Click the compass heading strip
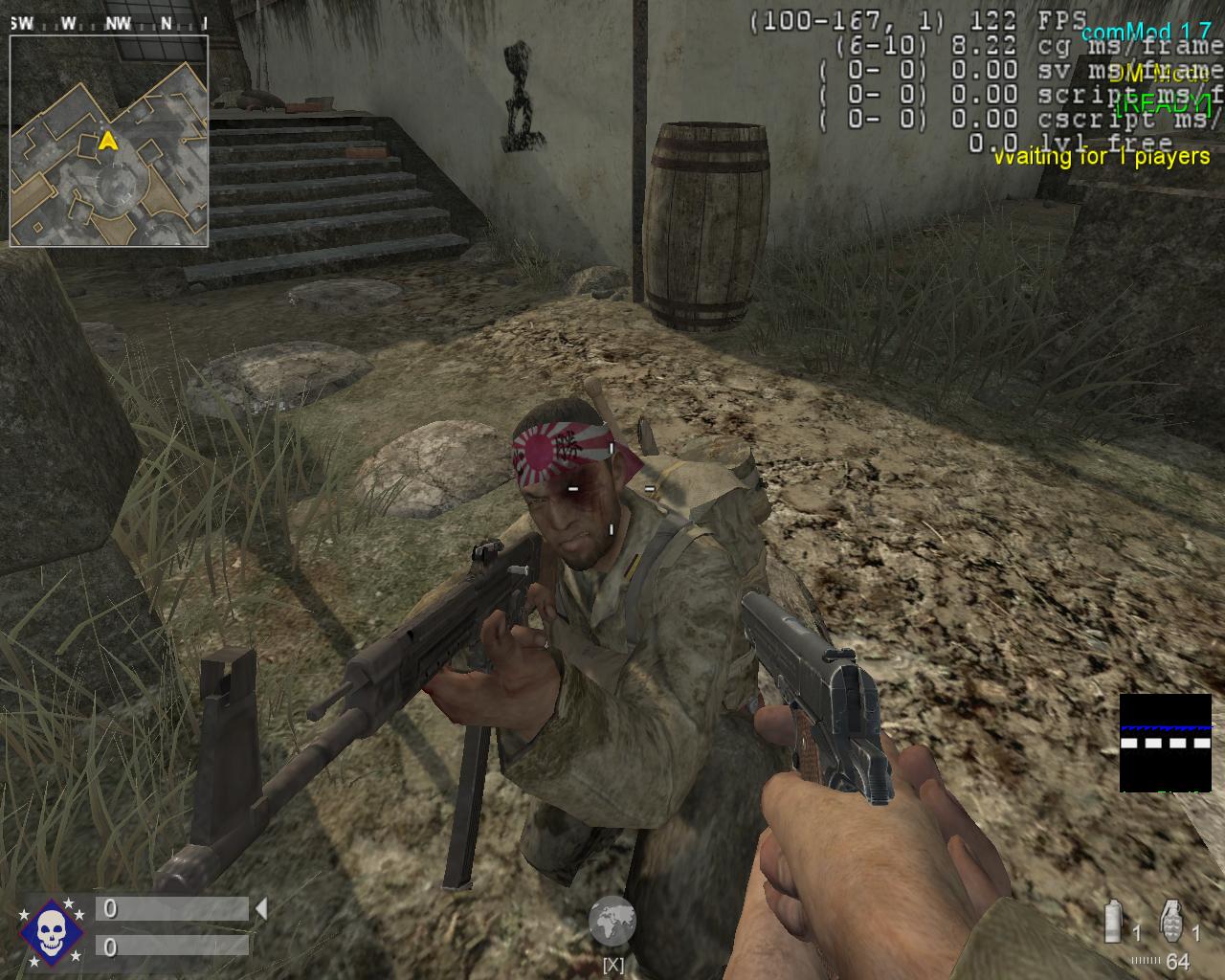Viewport: 1225px width, 980px height. coord(109,23)
